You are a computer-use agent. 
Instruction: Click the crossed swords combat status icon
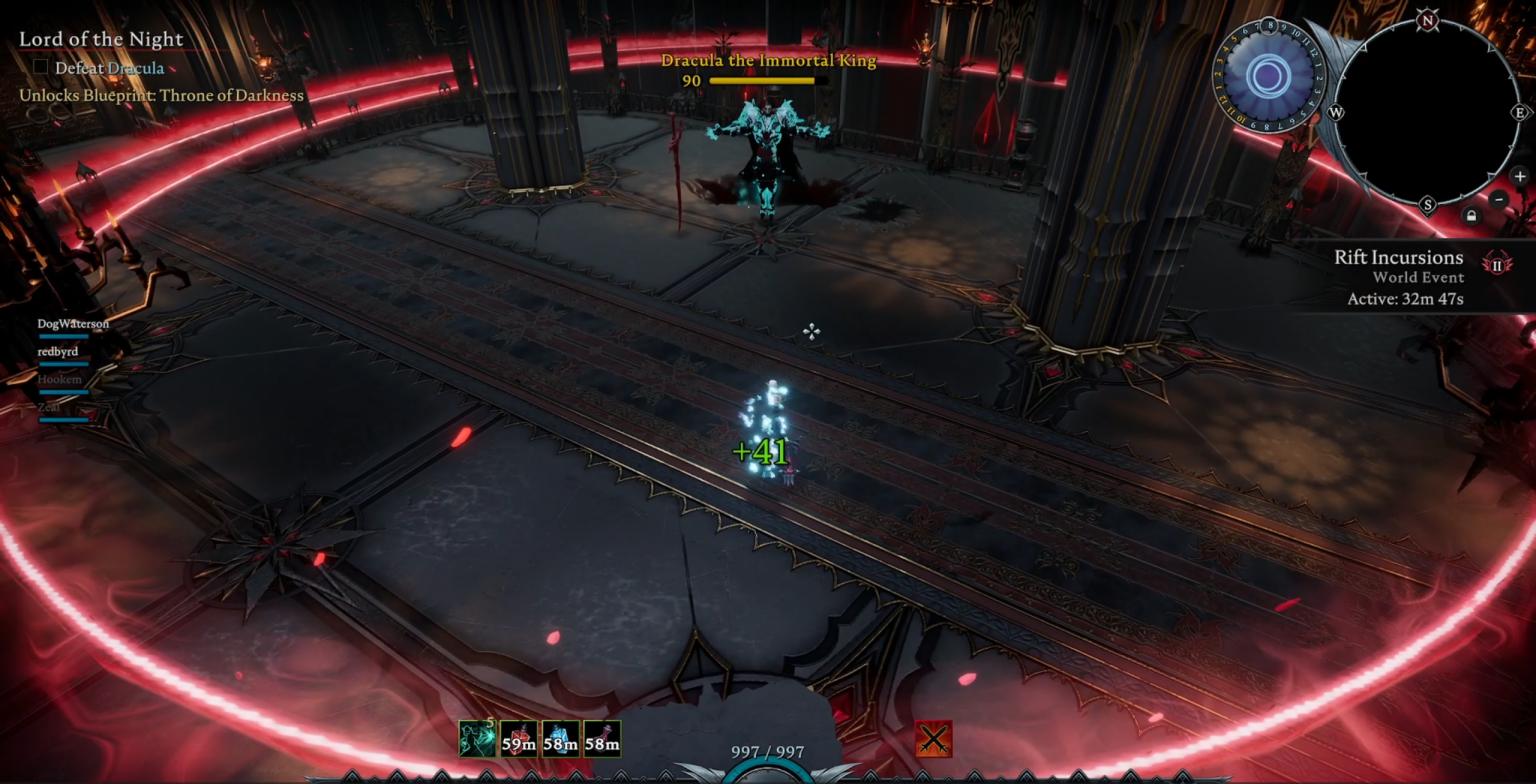point(933,739)
